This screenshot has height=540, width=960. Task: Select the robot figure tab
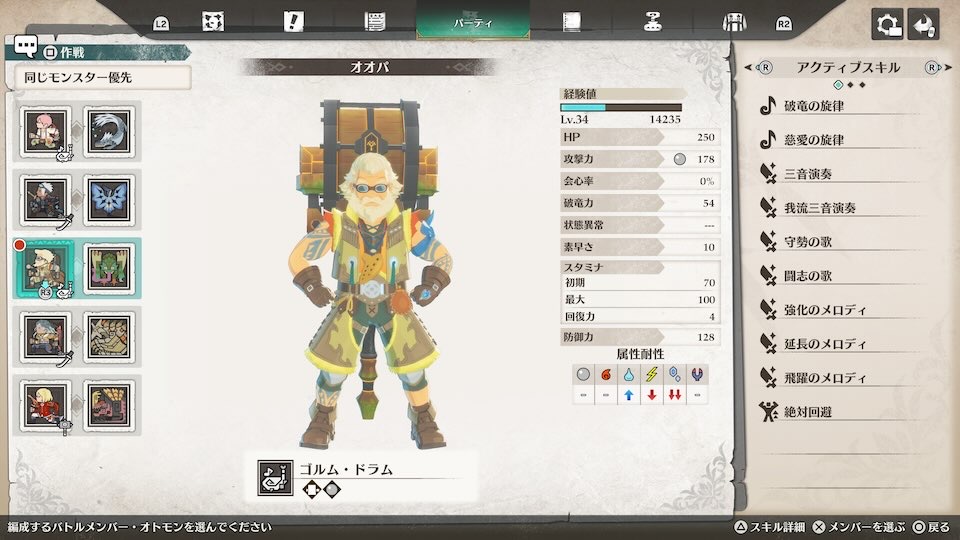click(654, 22)
